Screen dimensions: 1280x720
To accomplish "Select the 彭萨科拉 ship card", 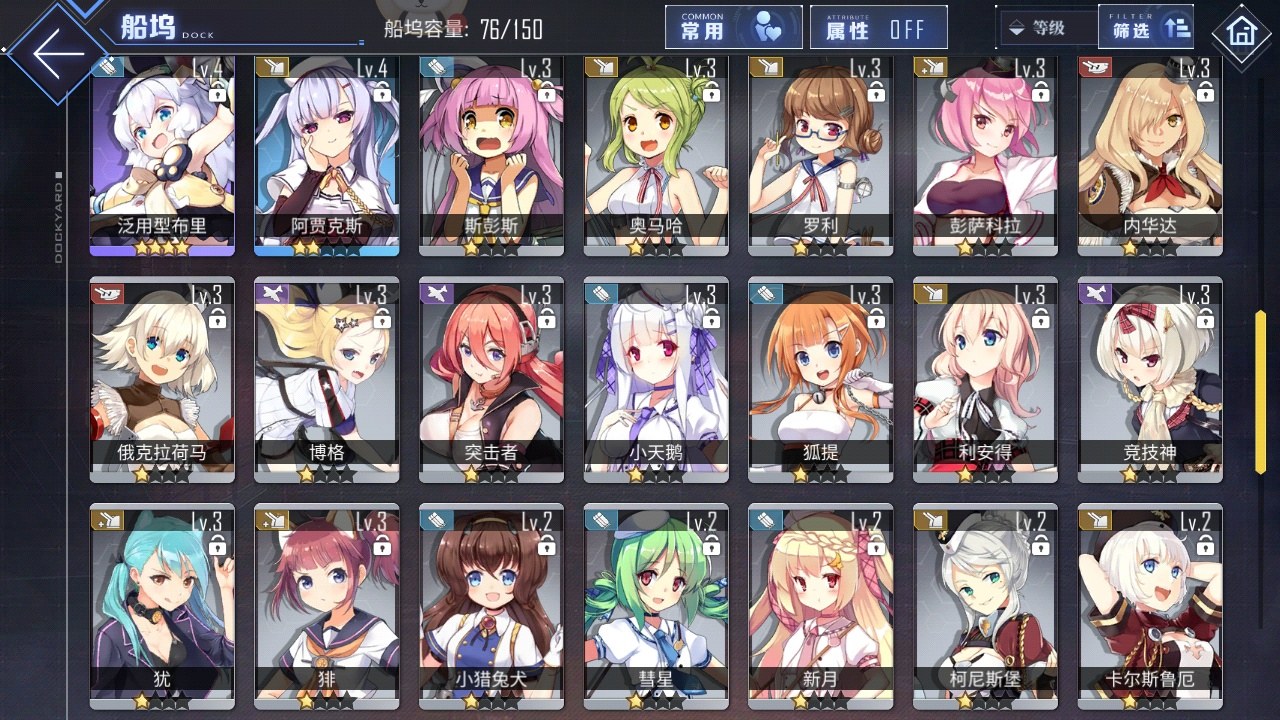I will pos(985,155).
